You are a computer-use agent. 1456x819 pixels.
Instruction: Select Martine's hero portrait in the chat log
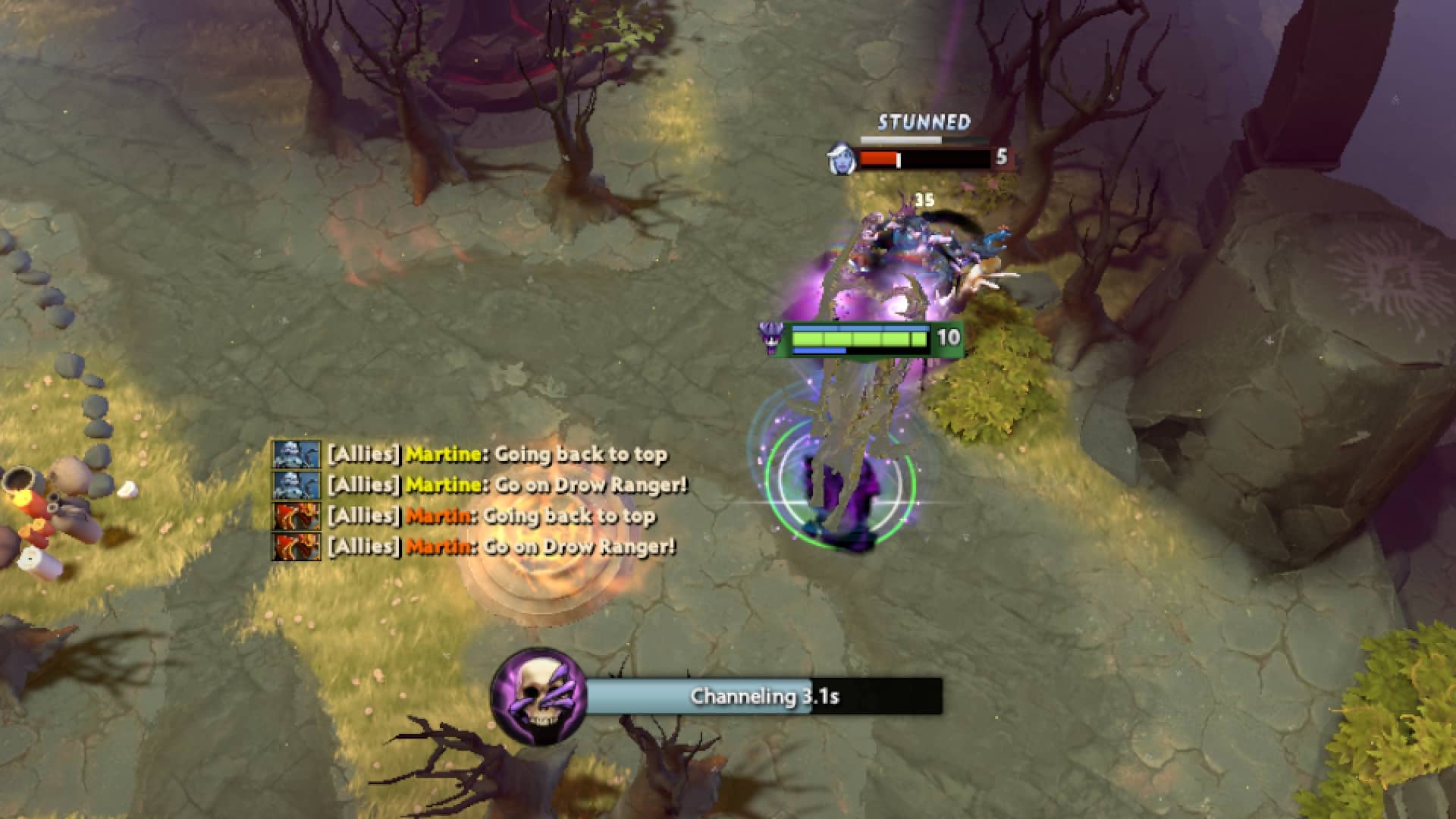295,456
